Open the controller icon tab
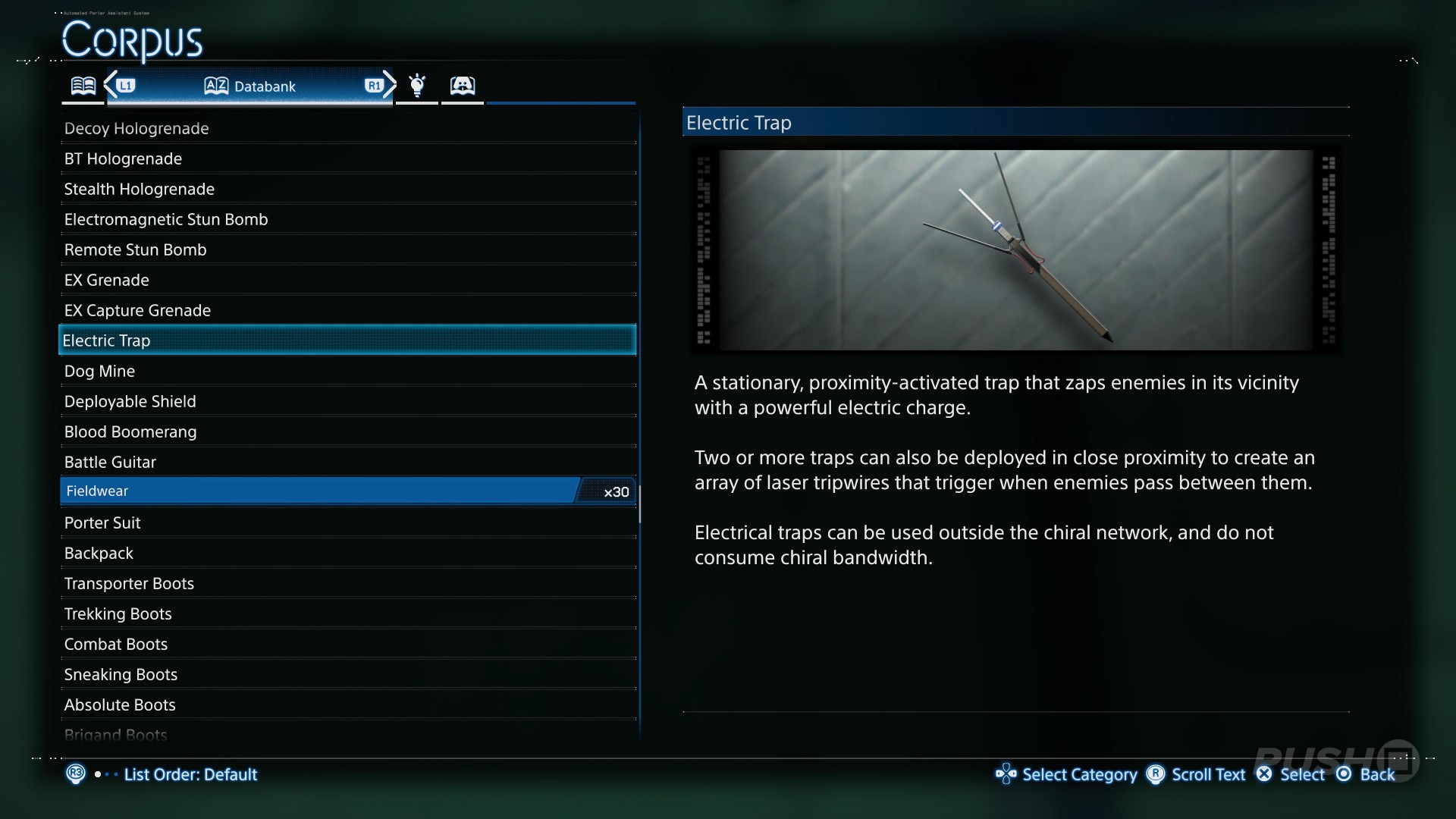Viewport: 1456px width, 819px height. [x=463, y=86]
